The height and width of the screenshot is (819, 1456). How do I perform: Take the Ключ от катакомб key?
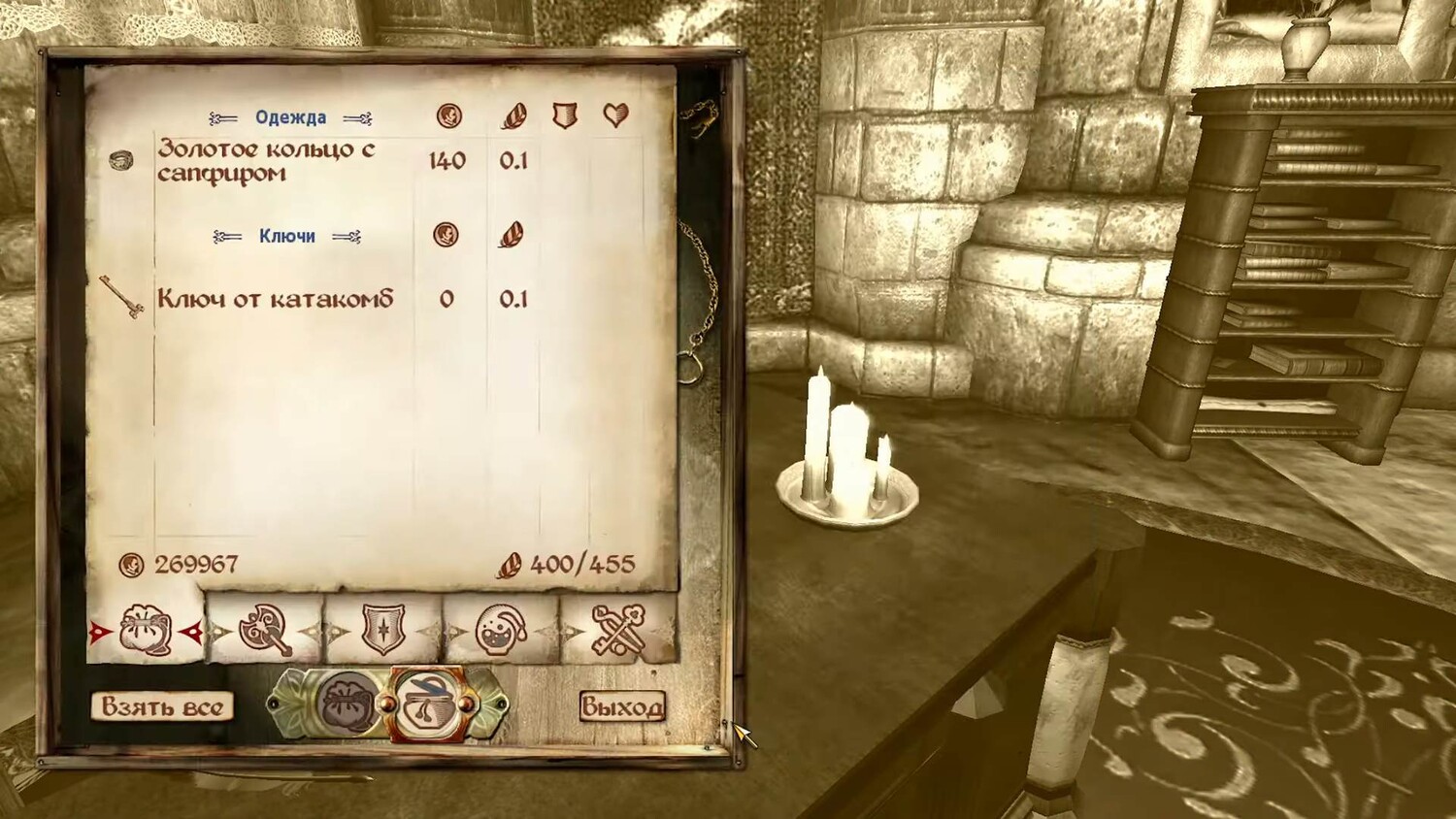[275, 299]
